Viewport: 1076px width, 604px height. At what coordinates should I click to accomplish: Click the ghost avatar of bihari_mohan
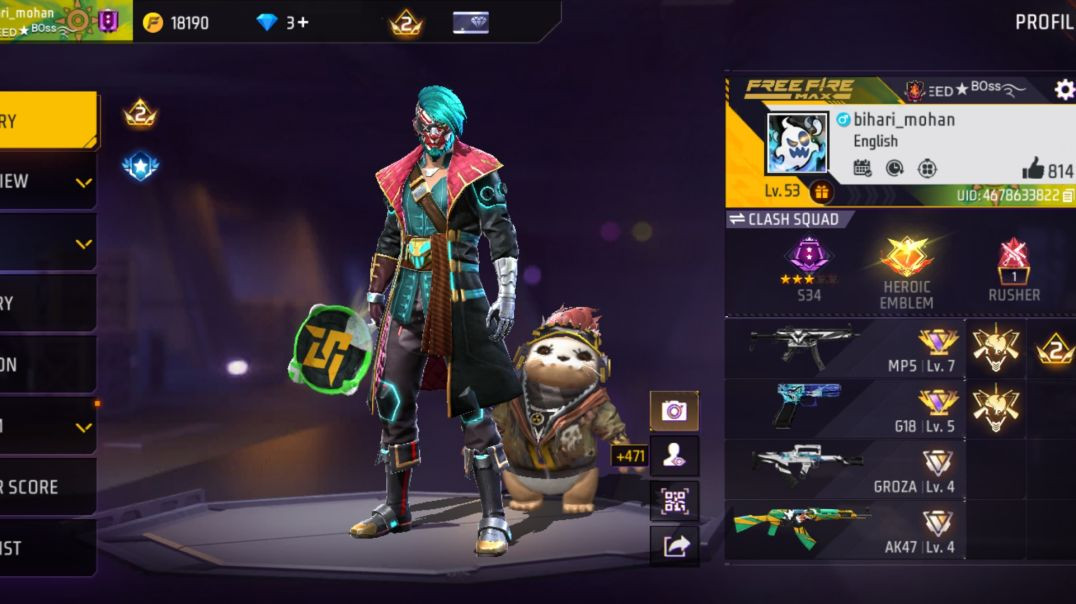coord(796,142)
